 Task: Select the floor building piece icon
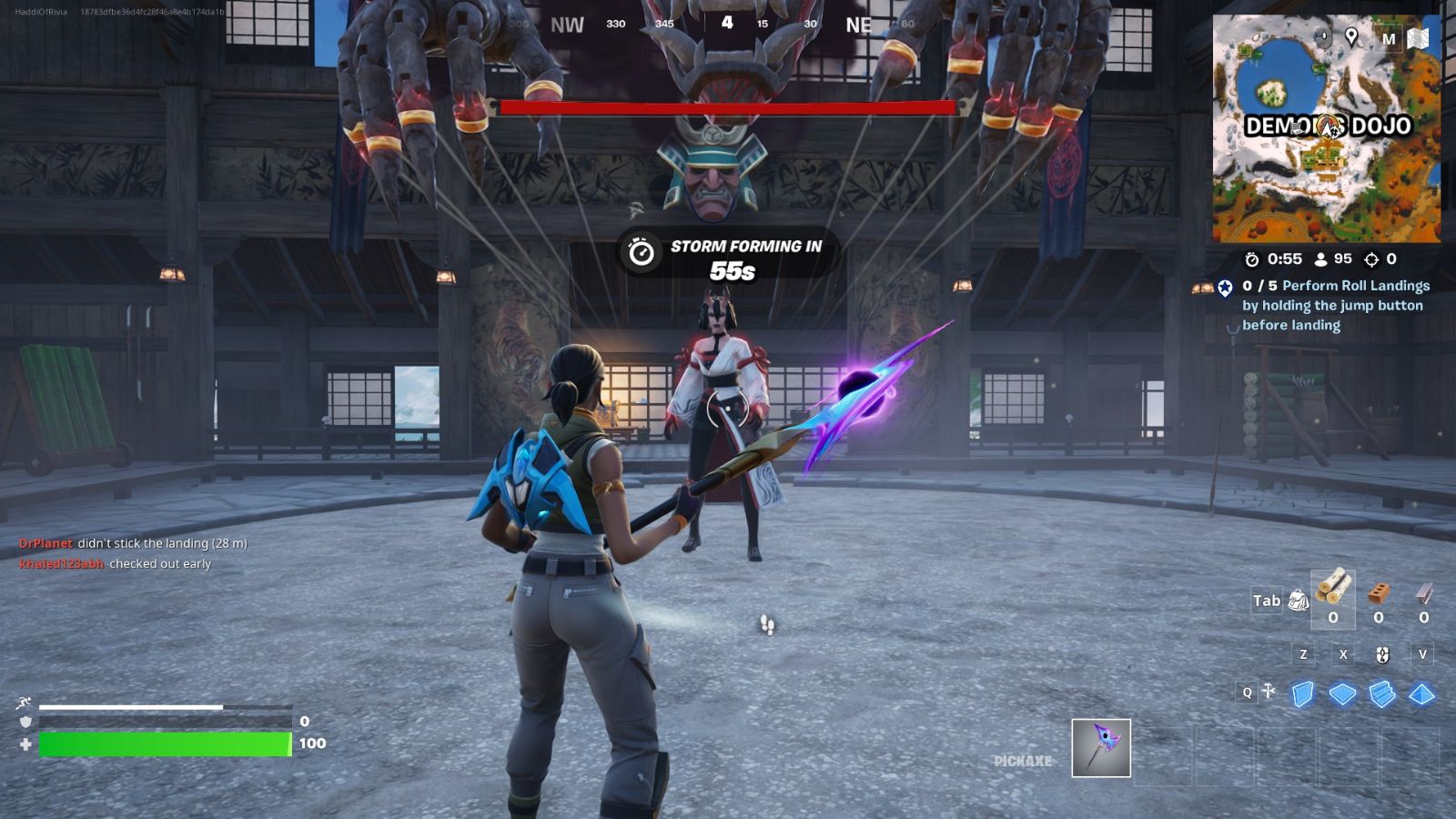(1343, 693)
